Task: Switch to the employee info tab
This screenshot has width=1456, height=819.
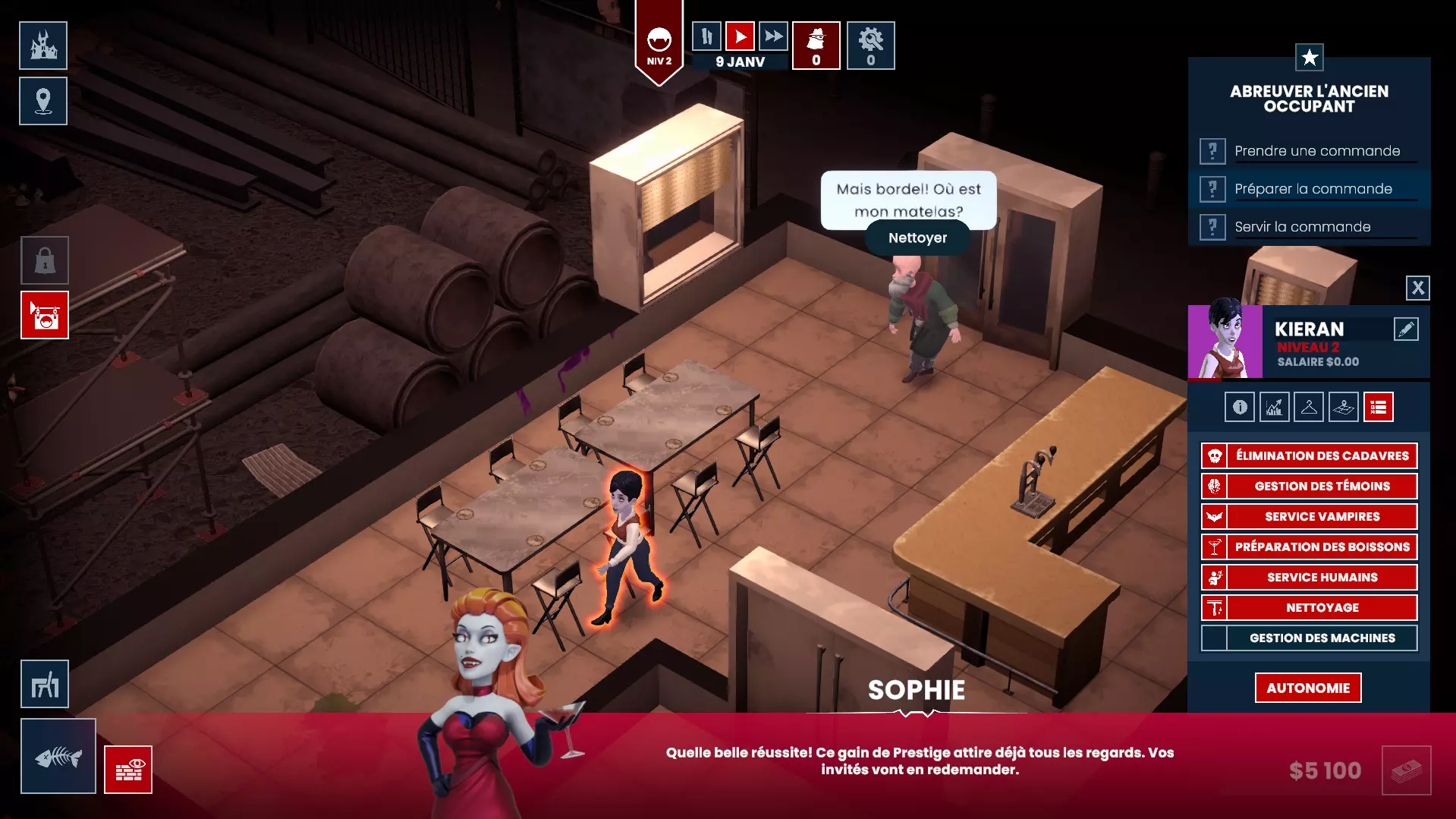Action: pos(1240,407)
